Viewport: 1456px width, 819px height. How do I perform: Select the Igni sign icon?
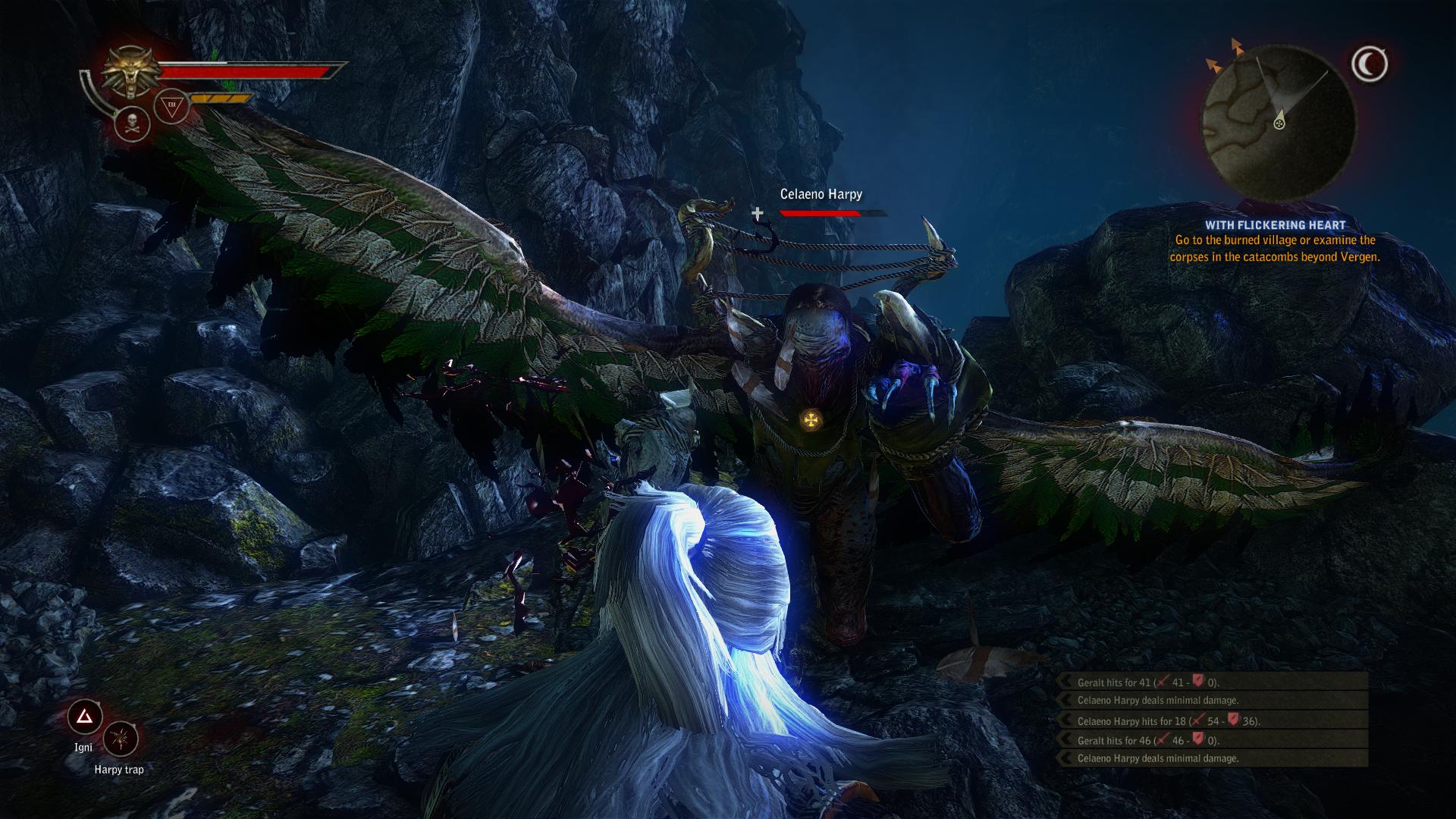point(84,717)
